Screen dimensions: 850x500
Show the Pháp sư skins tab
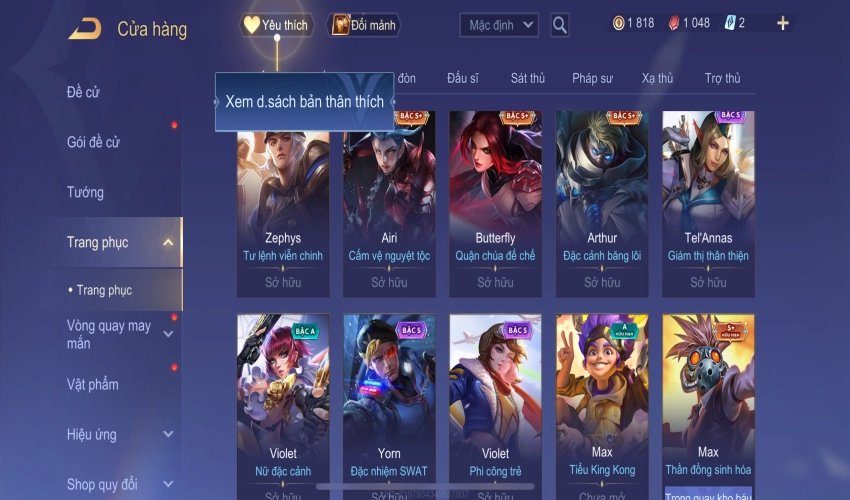pos(592,79)
